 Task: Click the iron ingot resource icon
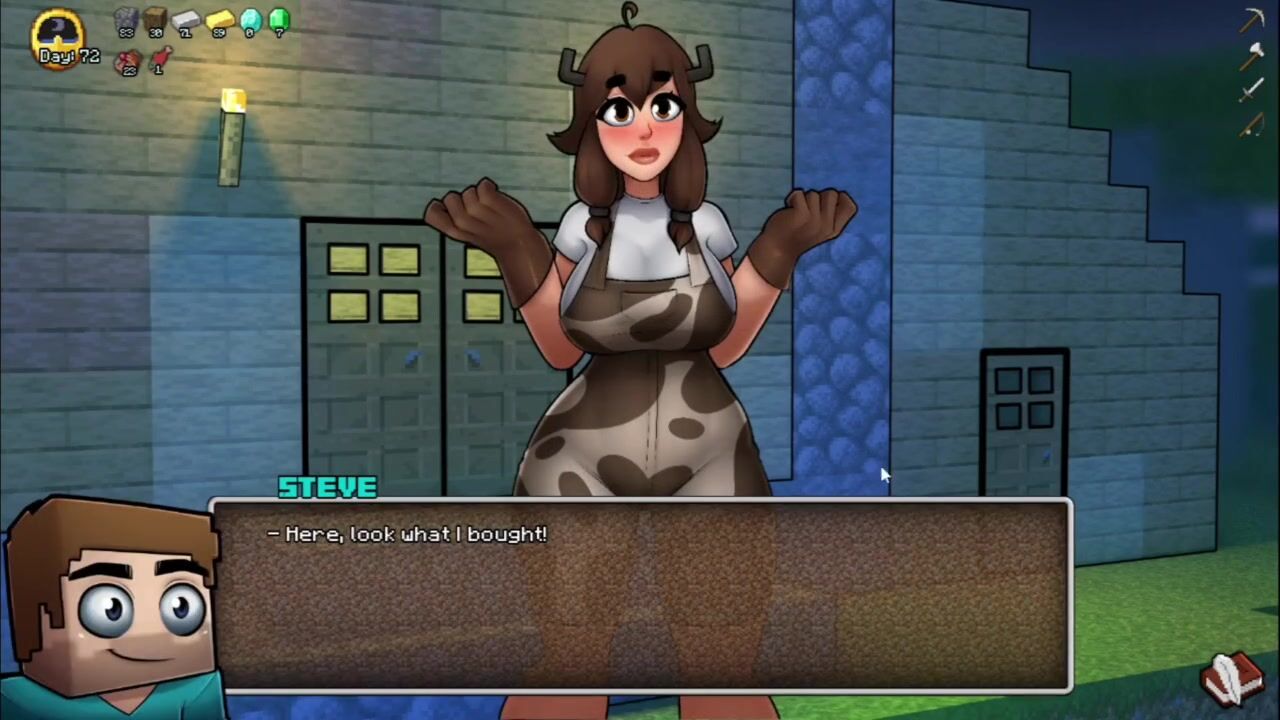(186, 19)
